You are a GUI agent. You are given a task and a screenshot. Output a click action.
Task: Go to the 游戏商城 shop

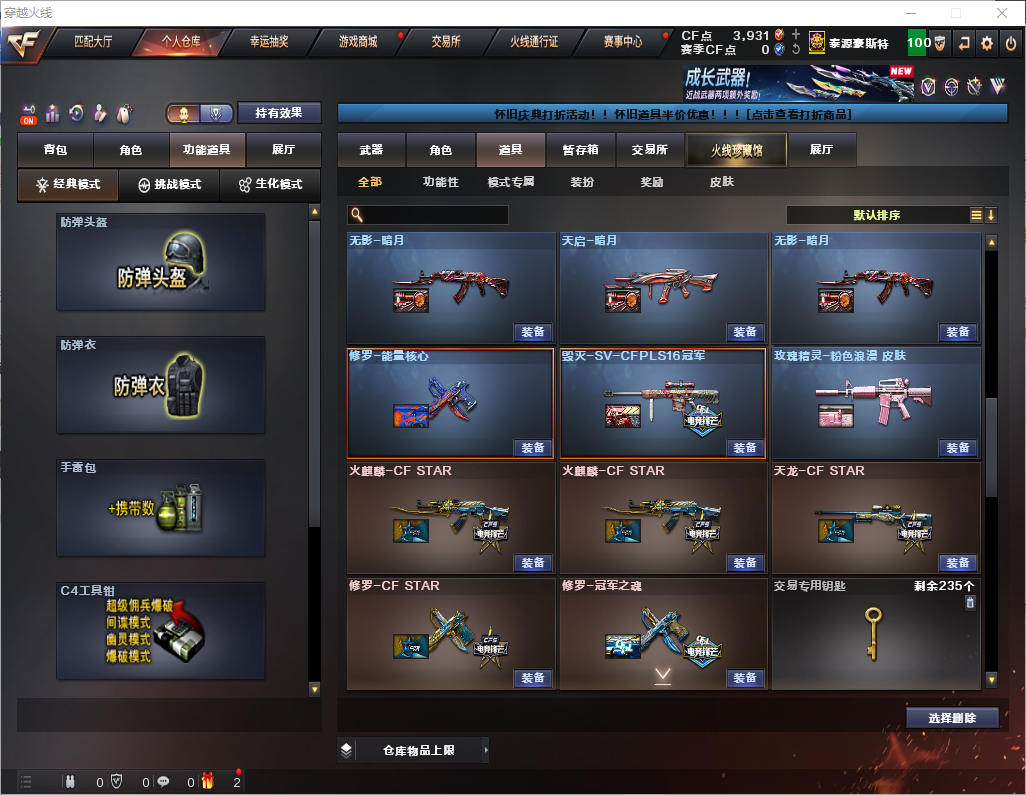(358, 42)
